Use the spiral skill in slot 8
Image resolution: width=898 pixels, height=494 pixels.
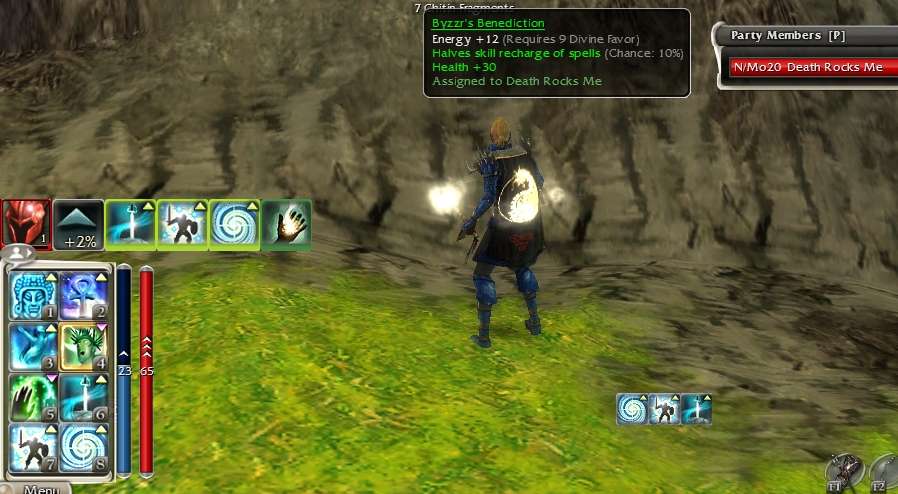[x=83, y=446]
